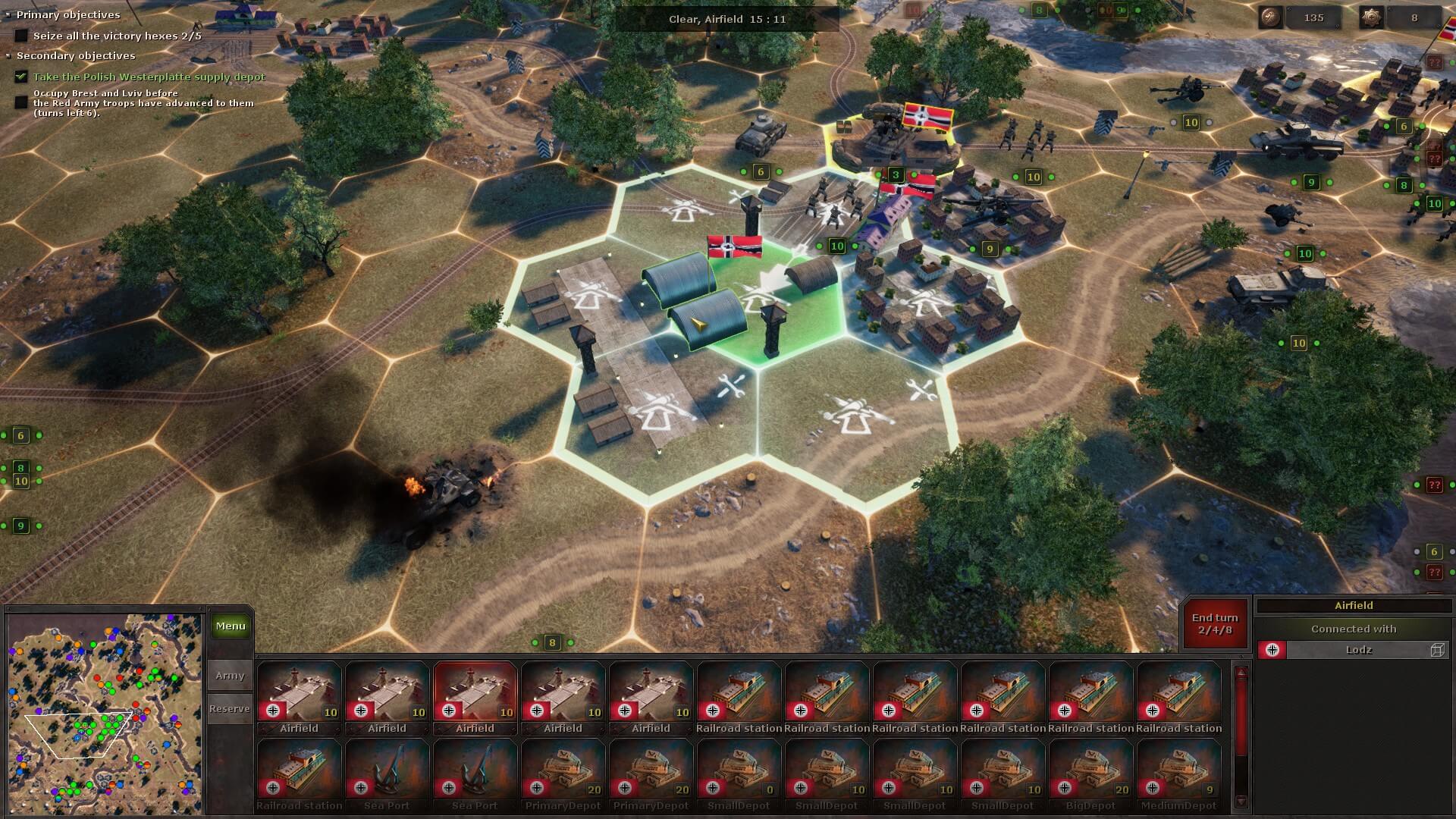
Task: Select the Lodz connection row
Action: click(x=1354, y=650)
